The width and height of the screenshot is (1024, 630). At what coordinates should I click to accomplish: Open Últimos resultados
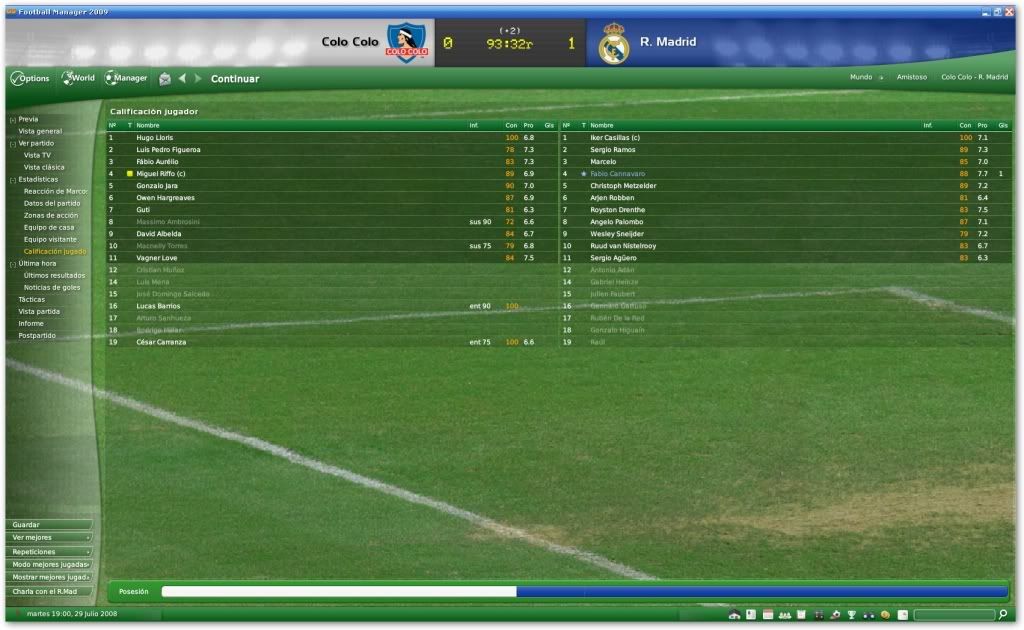coord(54,275)
